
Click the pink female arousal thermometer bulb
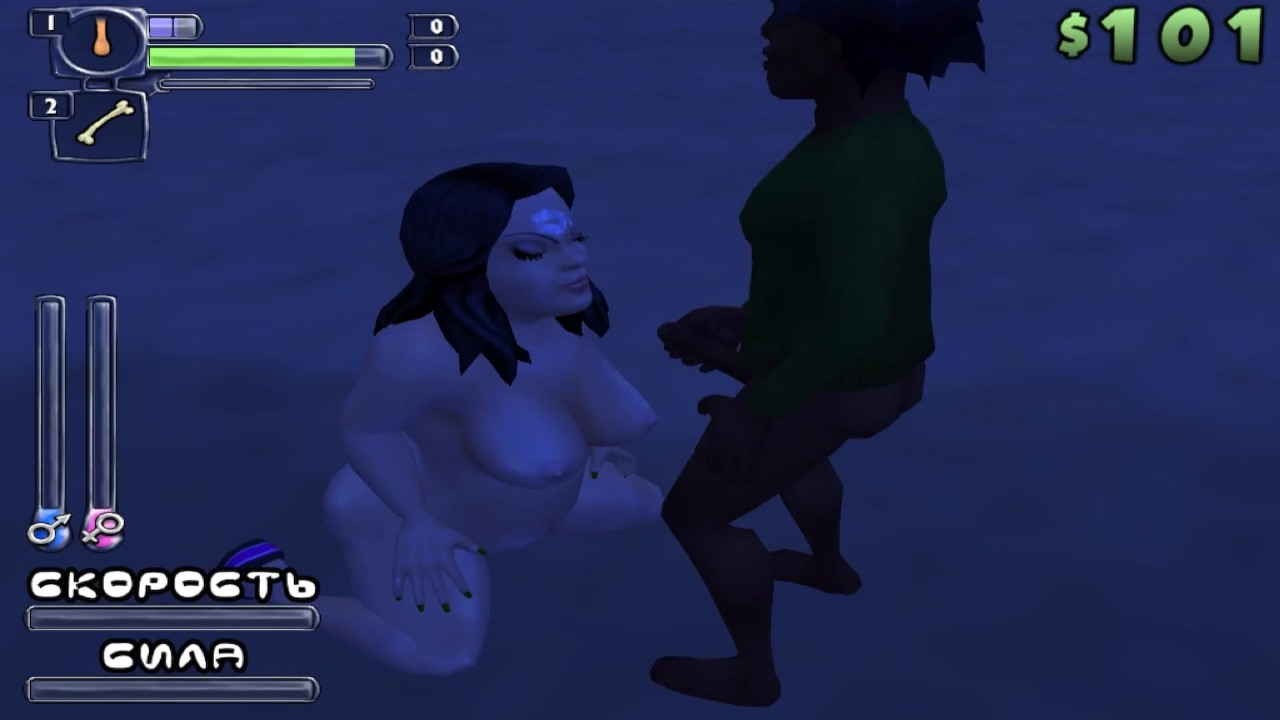pyautogui.click(x=100, y=531)
